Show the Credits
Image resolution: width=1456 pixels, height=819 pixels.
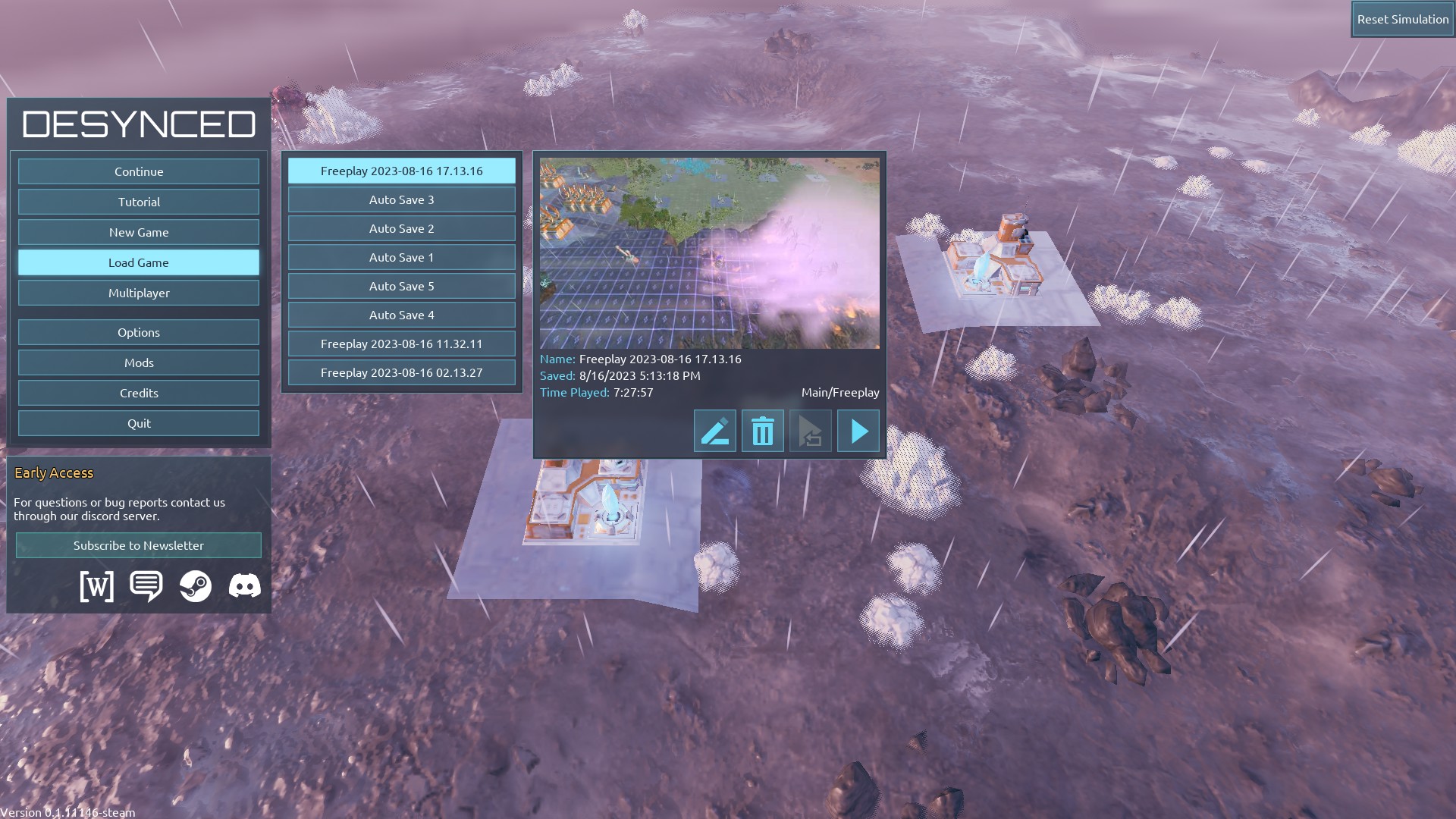[x=139, y=393]
